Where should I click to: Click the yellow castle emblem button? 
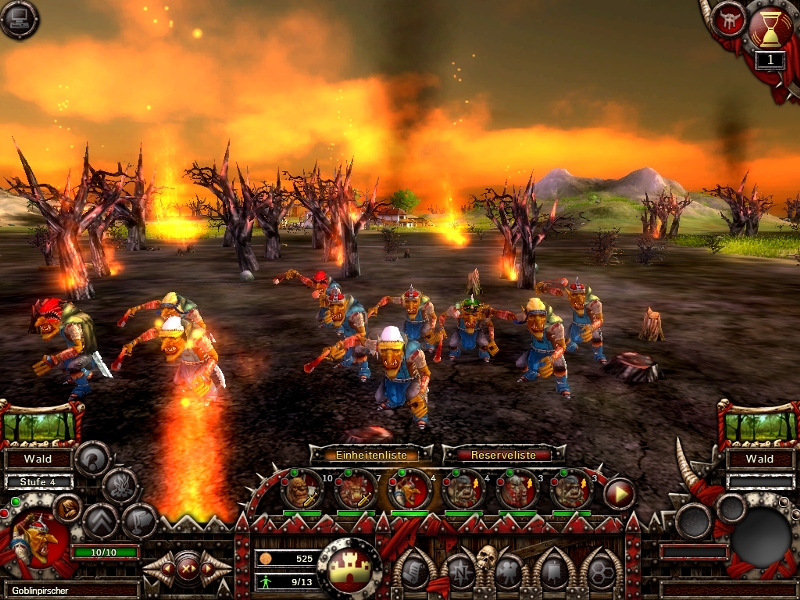click(349, 566)
